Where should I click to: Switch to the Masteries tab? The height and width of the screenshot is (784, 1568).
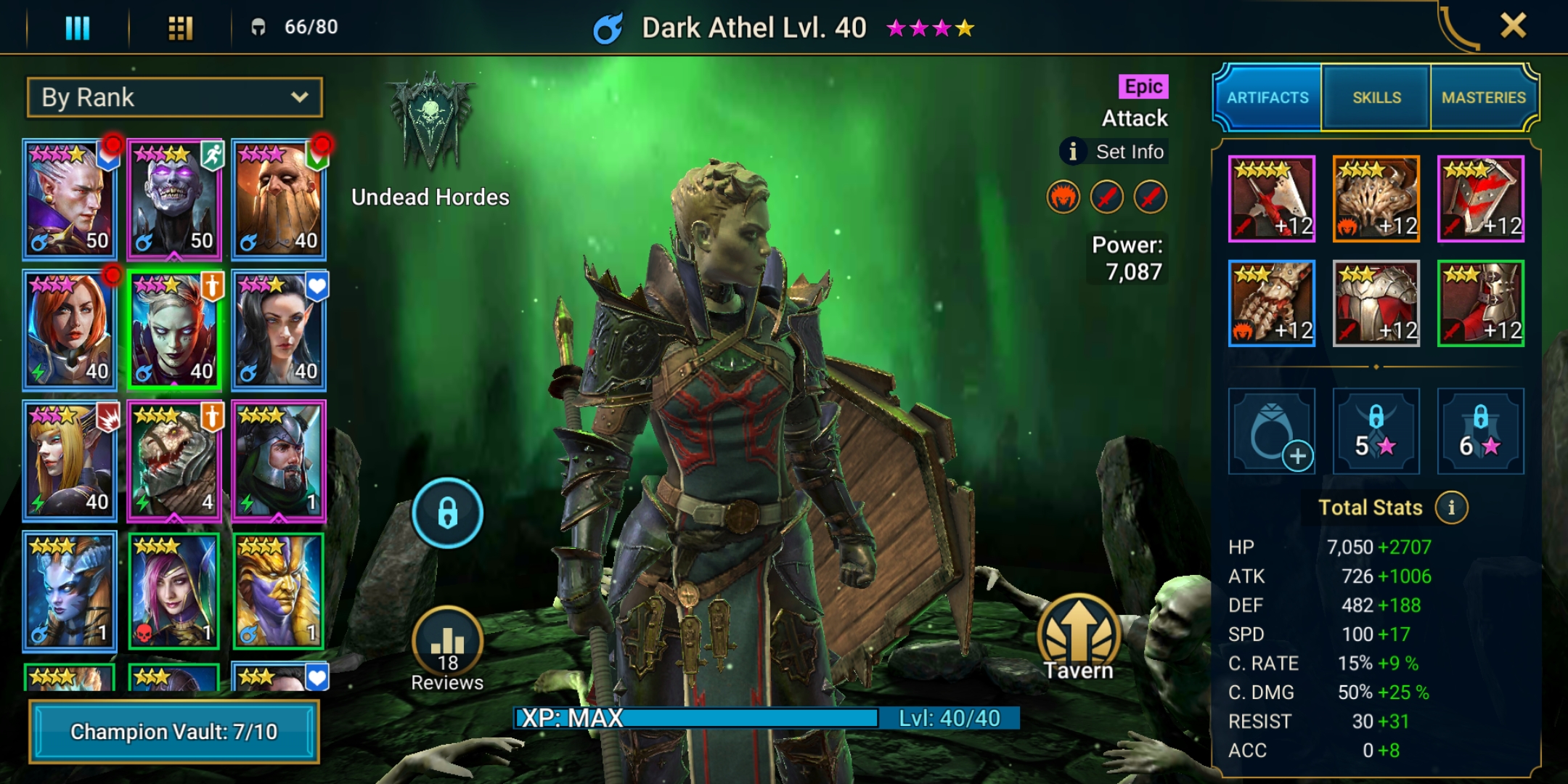(1483, 97)
